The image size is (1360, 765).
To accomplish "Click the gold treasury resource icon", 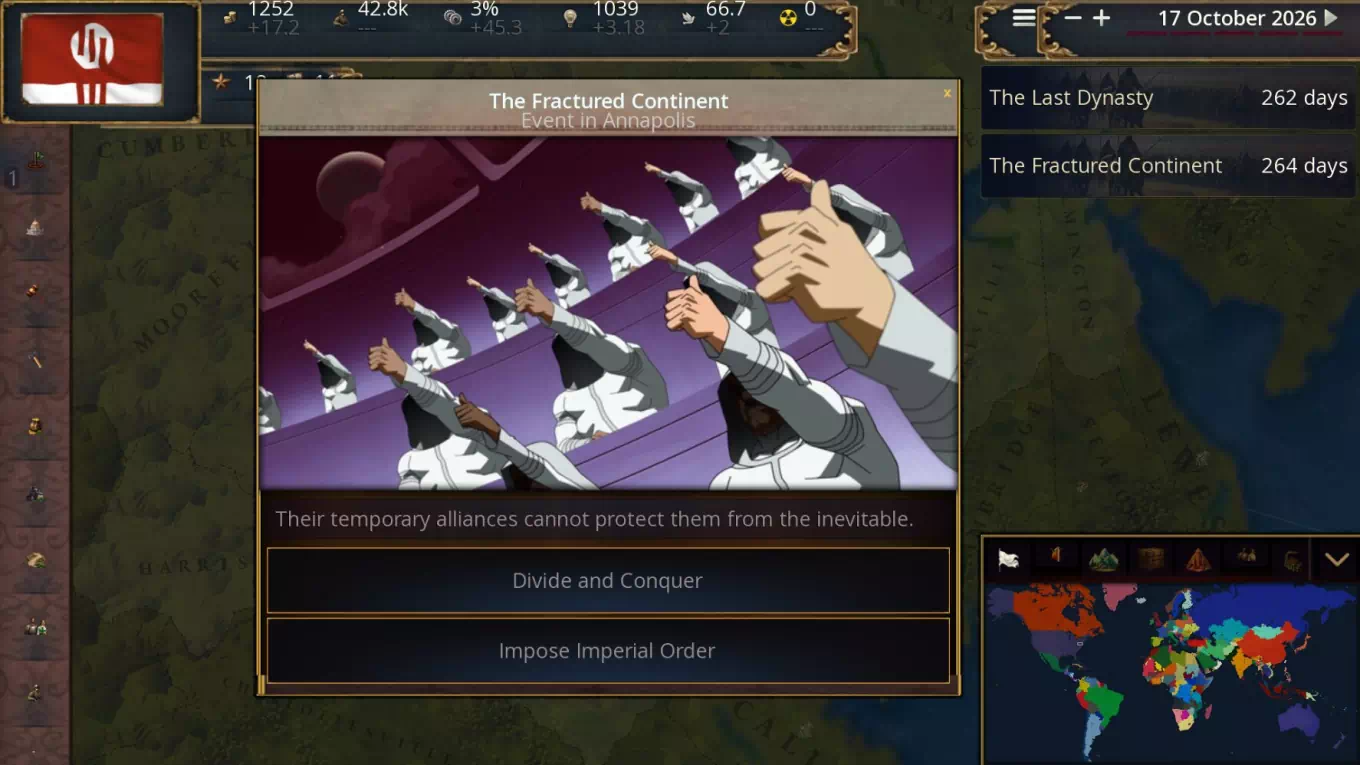I will (x=230, y=17).
